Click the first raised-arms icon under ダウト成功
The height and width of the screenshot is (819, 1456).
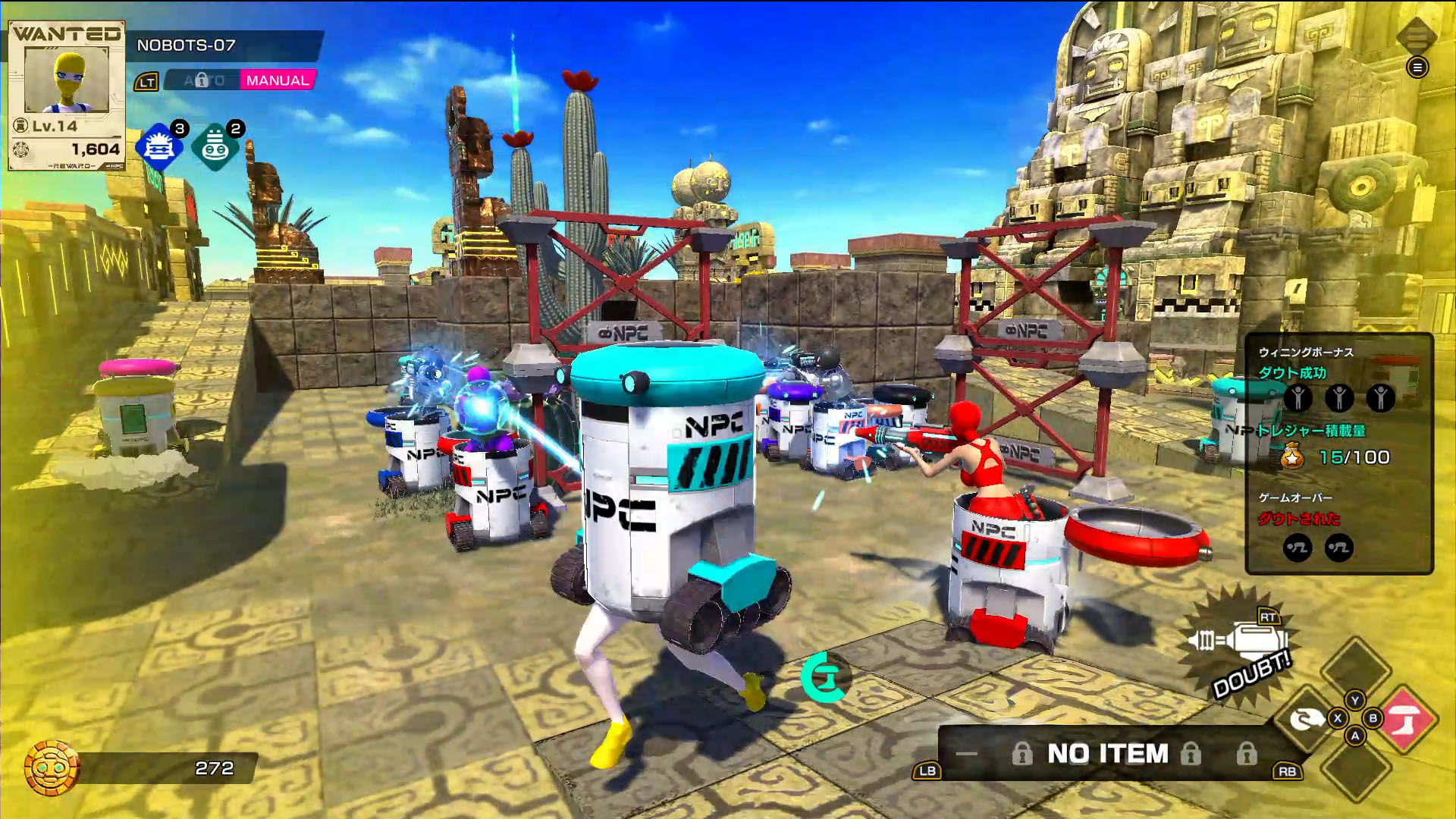[x=1298, y=398]
